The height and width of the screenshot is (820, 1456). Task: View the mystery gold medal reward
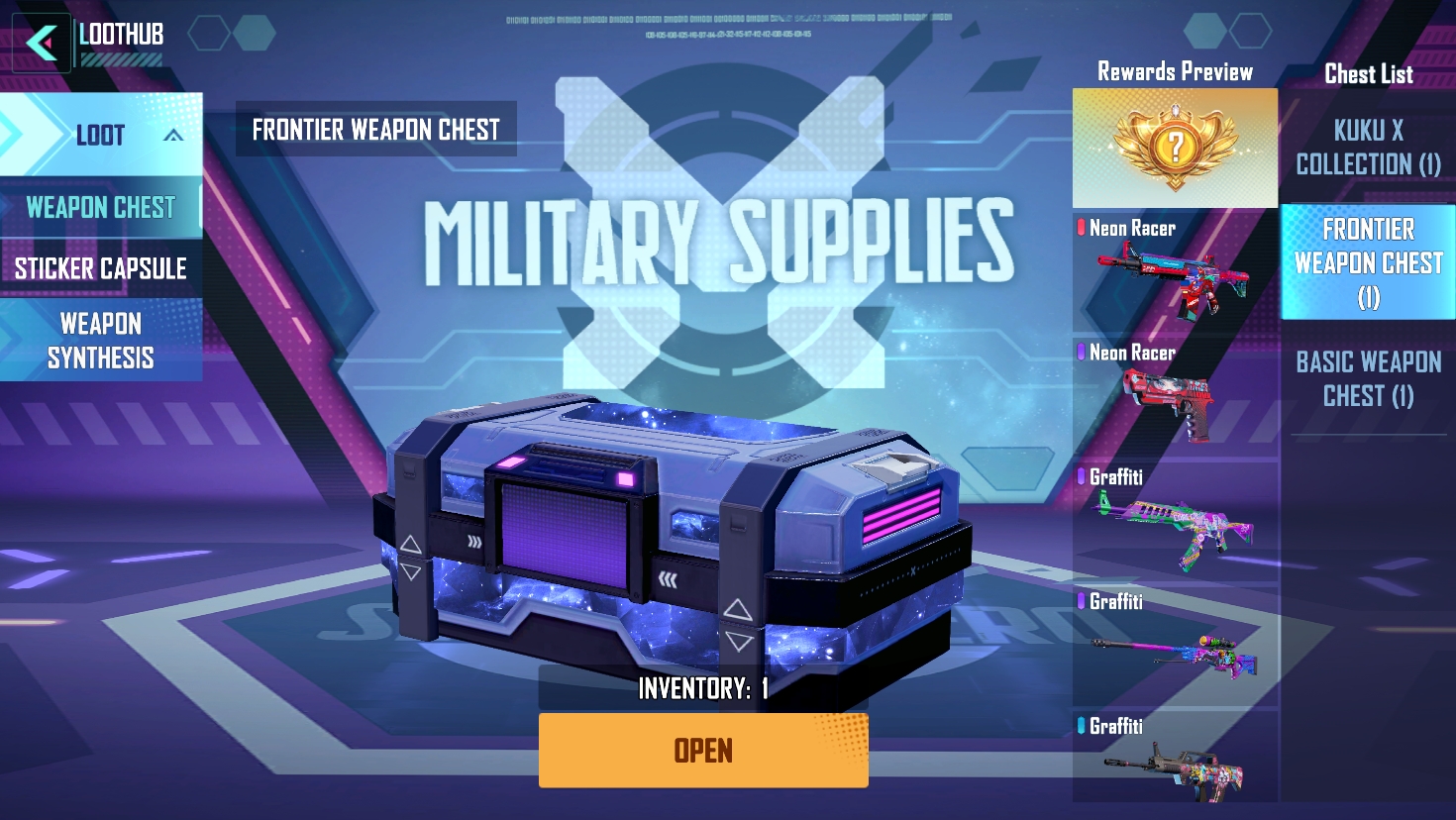[x=1175, y=149]
